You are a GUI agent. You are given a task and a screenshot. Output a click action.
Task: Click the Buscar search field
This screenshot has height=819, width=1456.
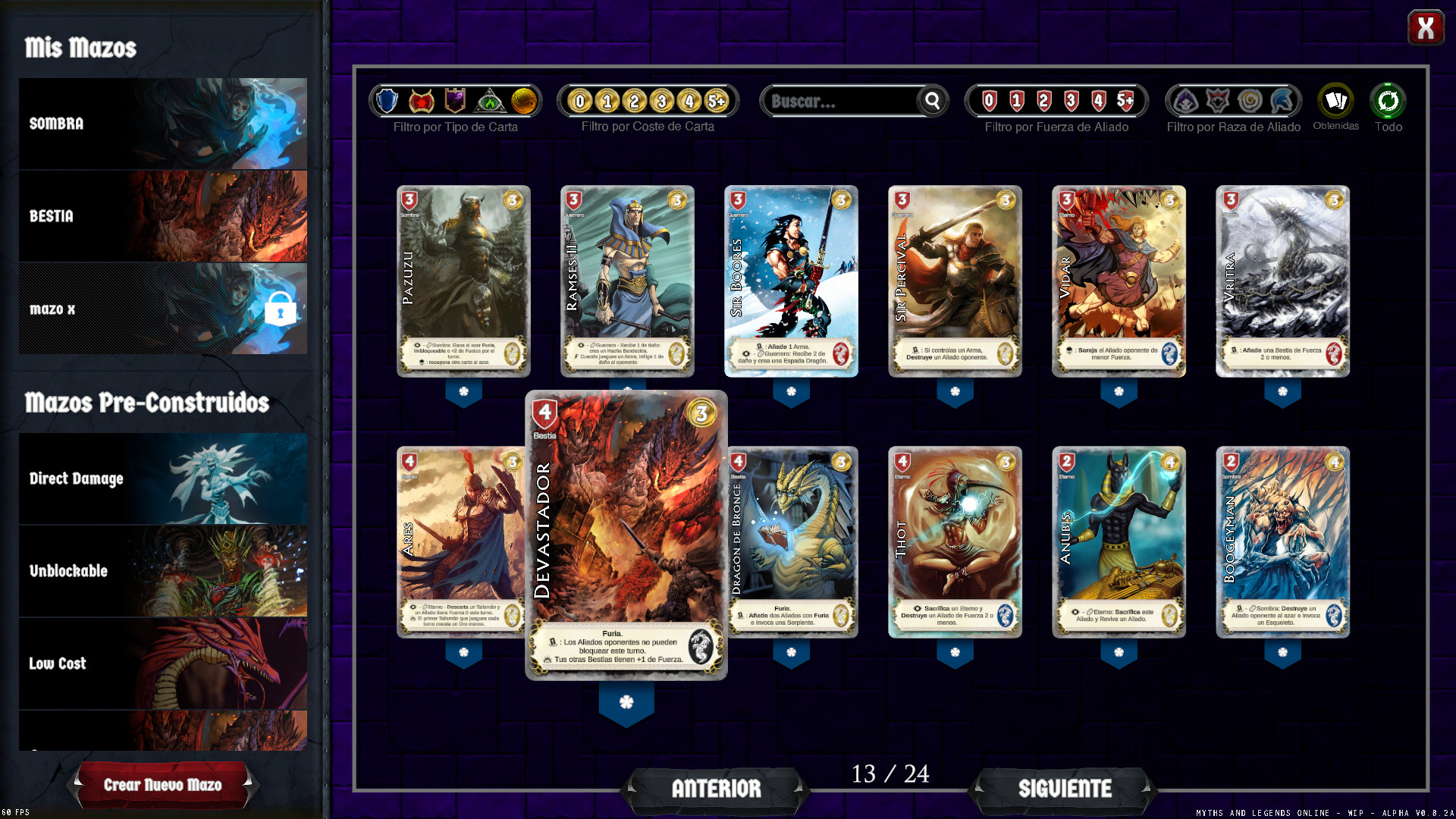842,101
